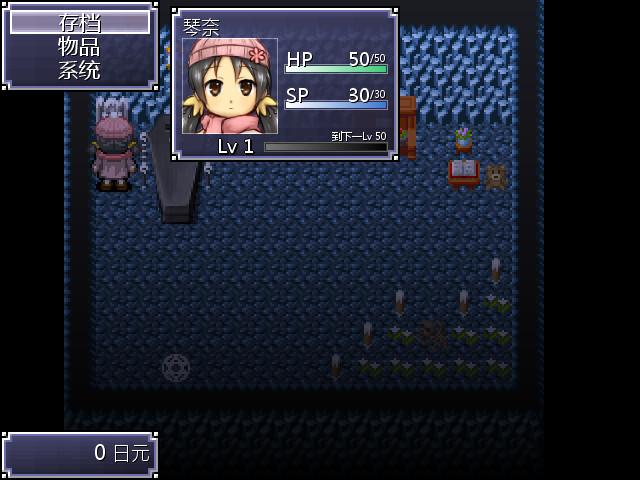
Task: Choose the 系统 system menu option
Action: click(79, 70)
